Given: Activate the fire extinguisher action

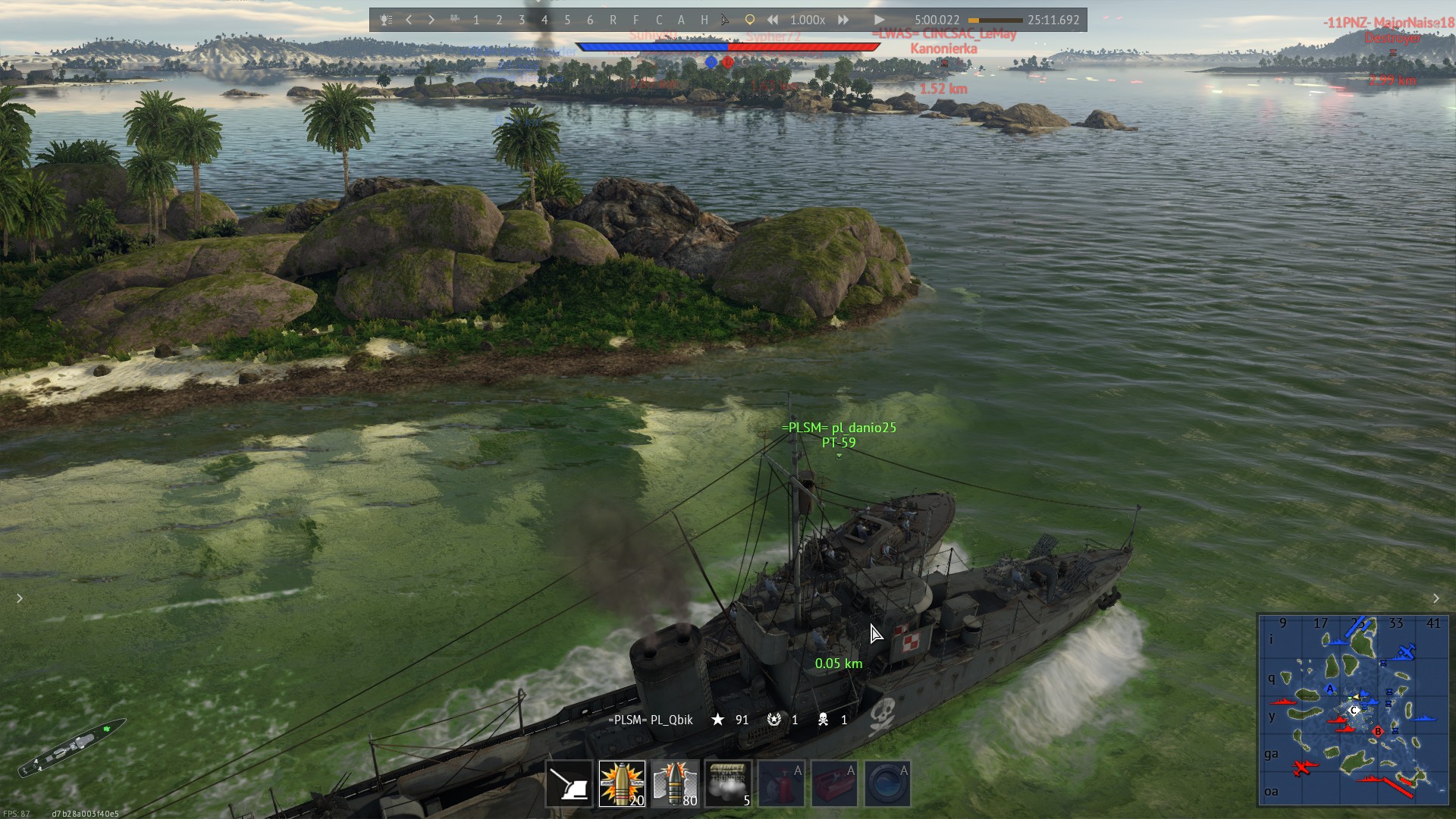Looking at the screenshot, I should (781, 783).
